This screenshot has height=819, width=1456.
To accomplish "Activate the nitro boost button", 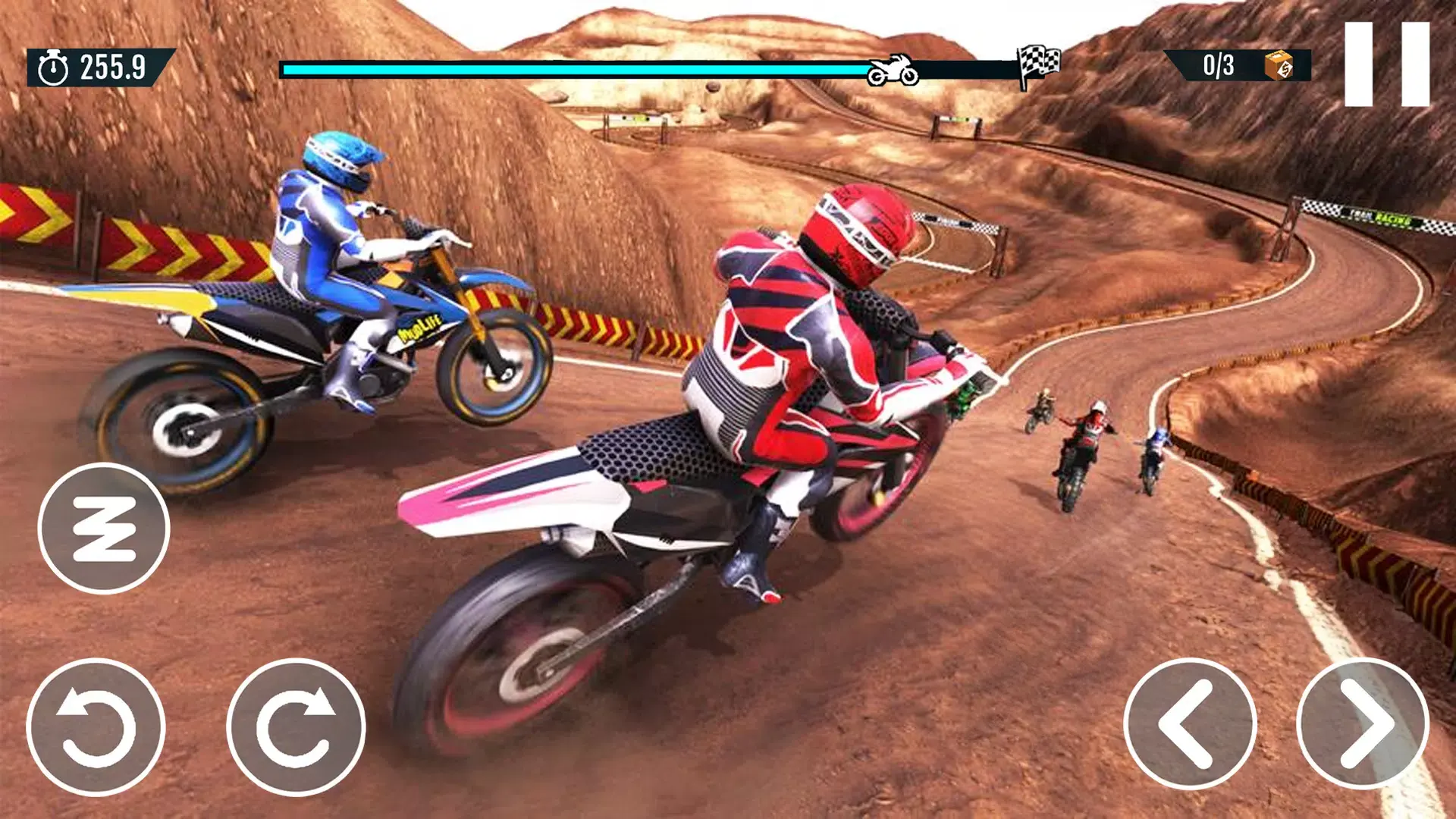I will point(104,528).
